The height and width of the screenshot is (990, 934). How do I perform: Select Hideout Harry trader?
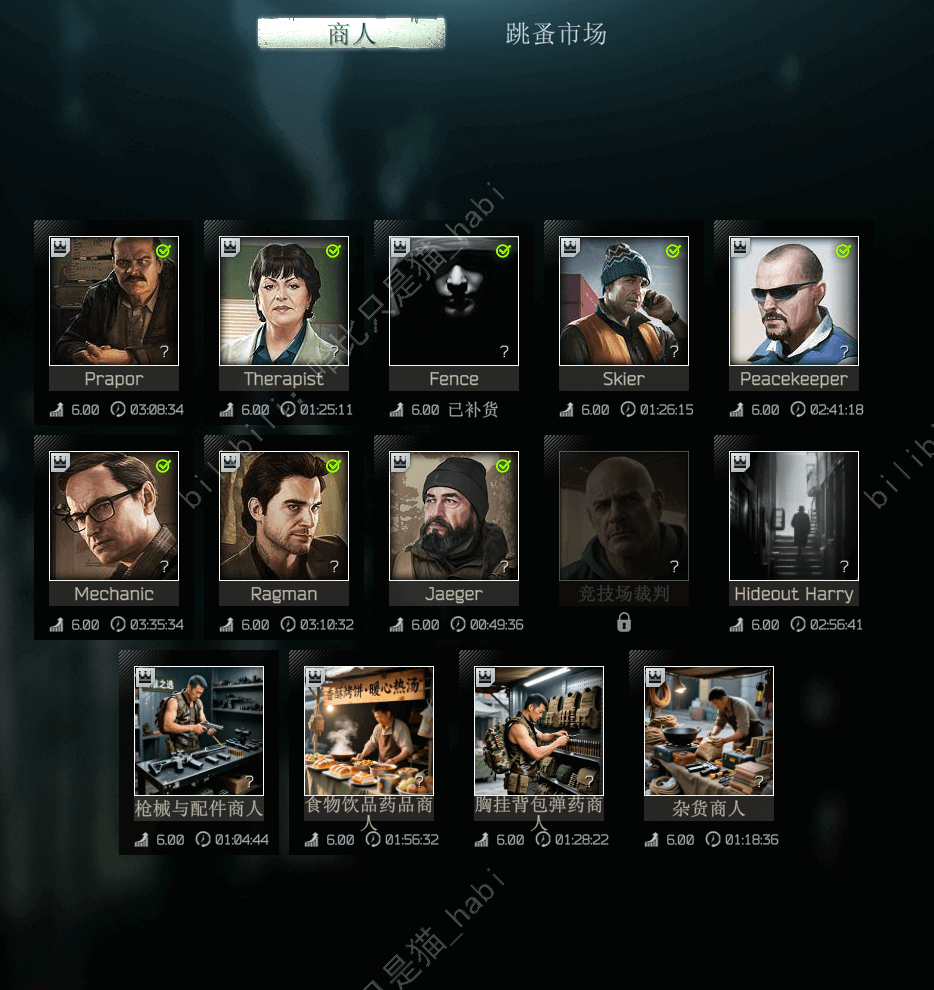pyautogui.click(x=794, y=516)
